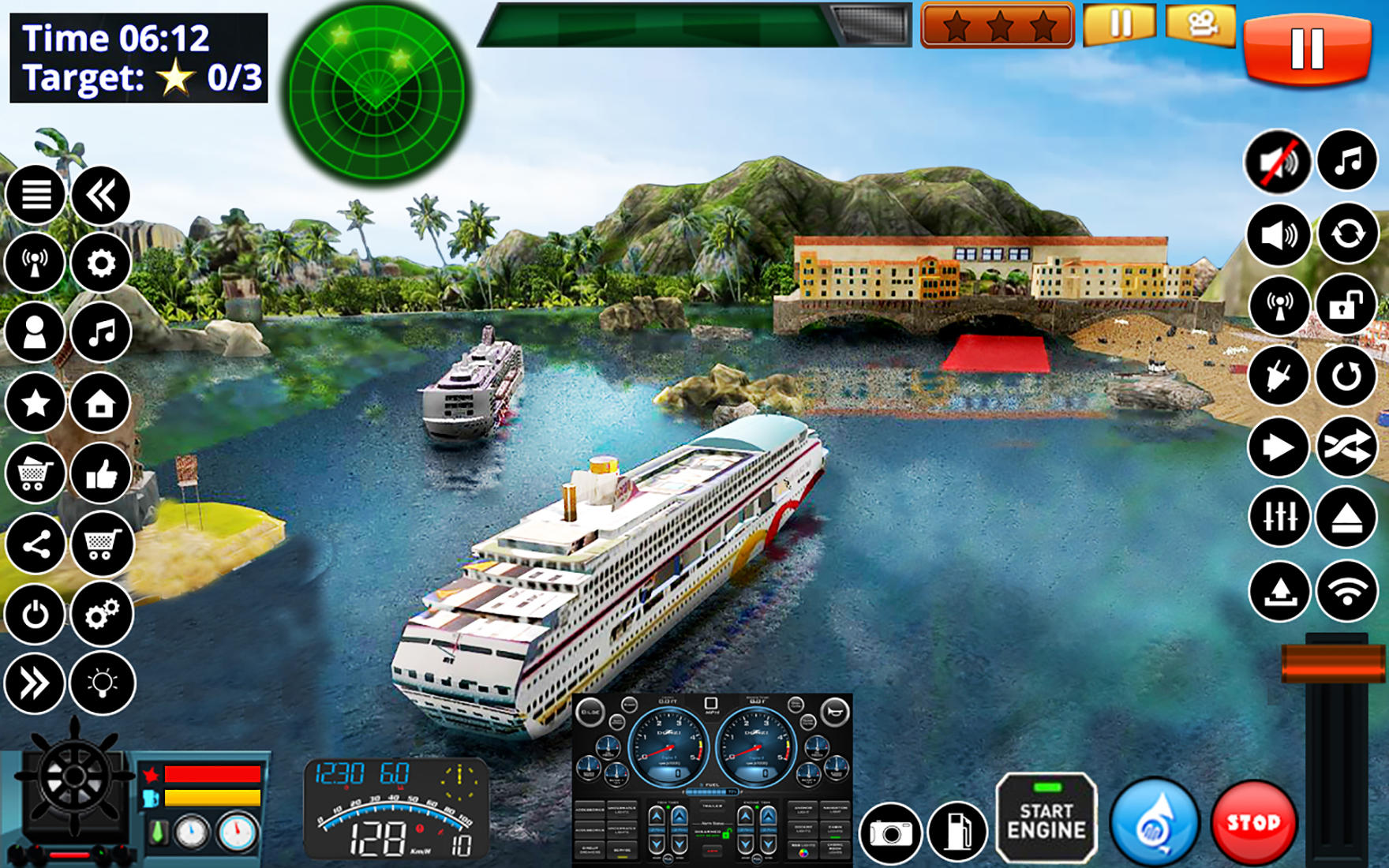The width and height of the screenshot is (1389, 868).
Task: Open home screen via house icon
Action: tap(101, 402)
